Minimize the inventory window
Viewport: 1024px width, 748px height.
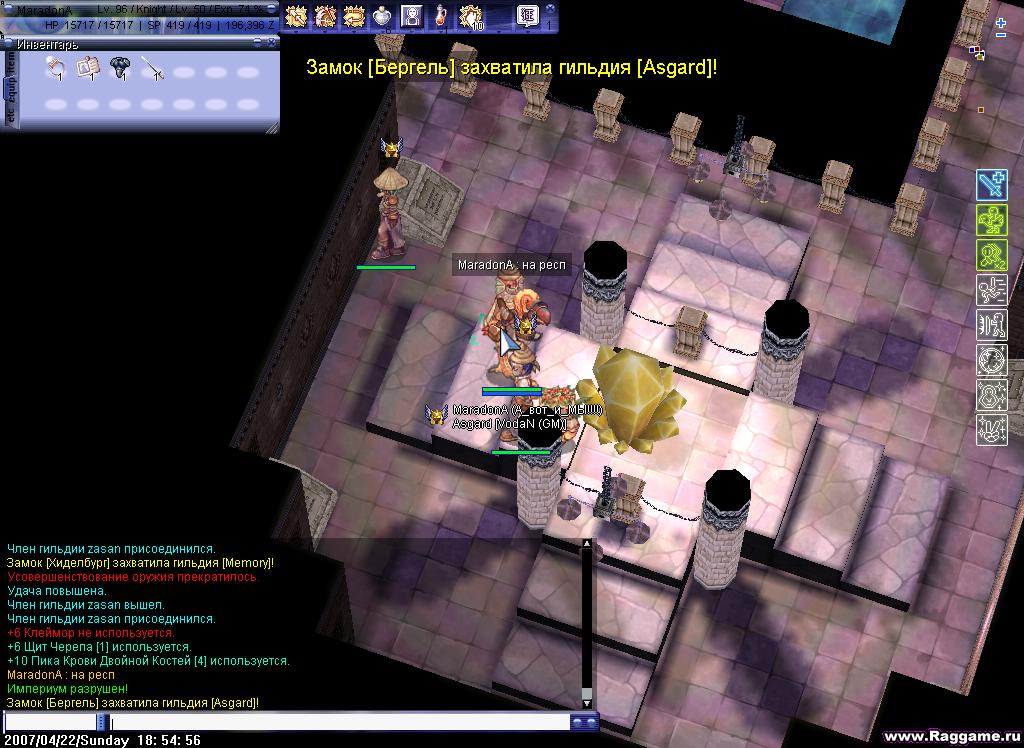pyautogui.click(x=258, y=43)
